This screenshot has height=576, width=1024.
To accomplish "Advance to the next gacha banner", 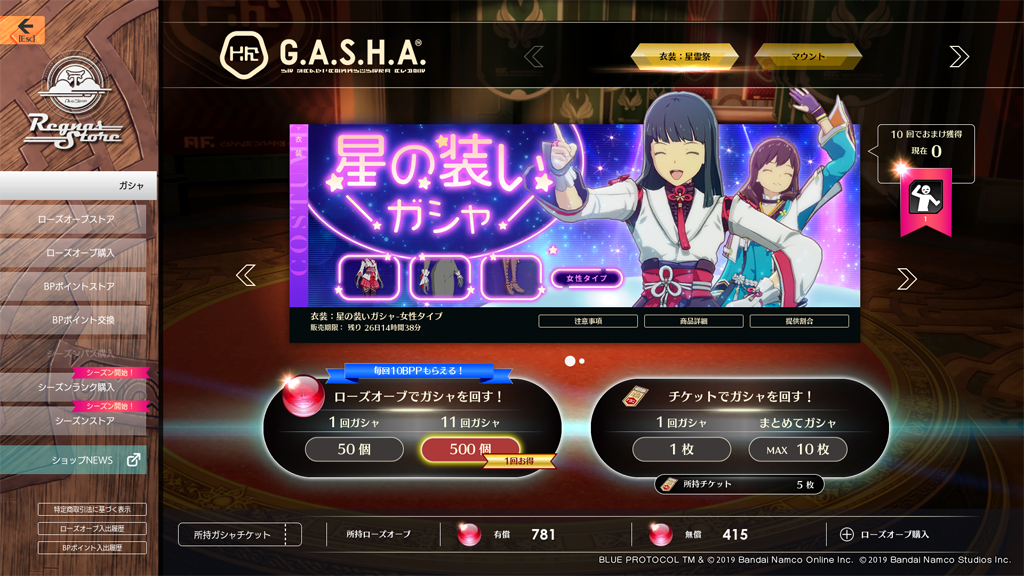I will coord(906,279).
